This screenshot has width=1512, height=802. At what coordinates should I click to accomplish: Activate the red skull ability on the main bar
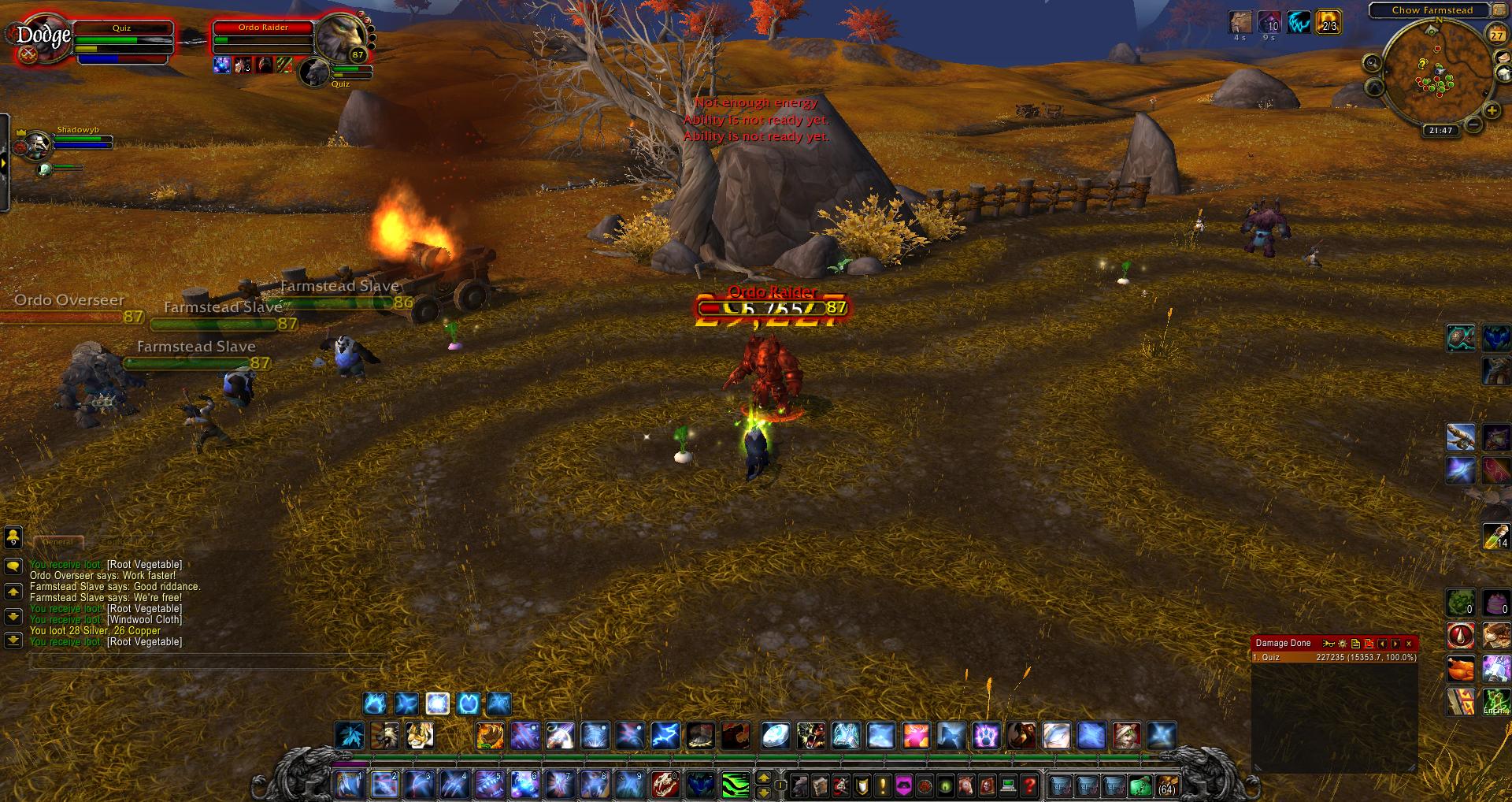pos(664,784)
